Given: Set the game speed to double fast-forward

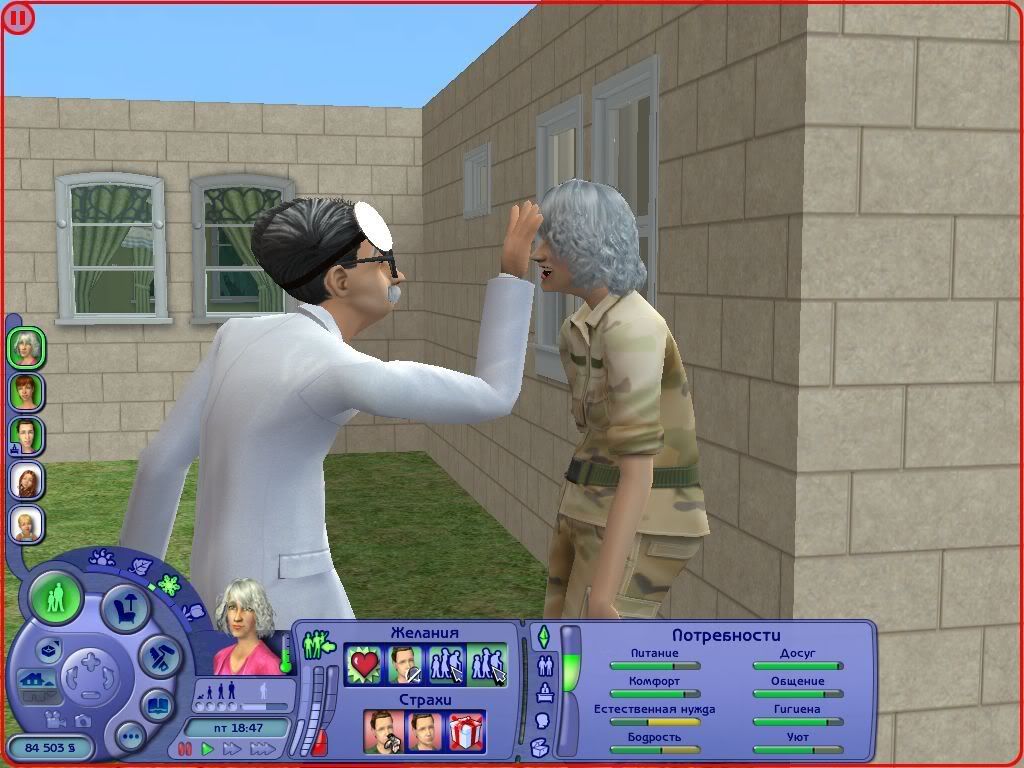Looking at the screenshot, I should click(x=233, y=748).
